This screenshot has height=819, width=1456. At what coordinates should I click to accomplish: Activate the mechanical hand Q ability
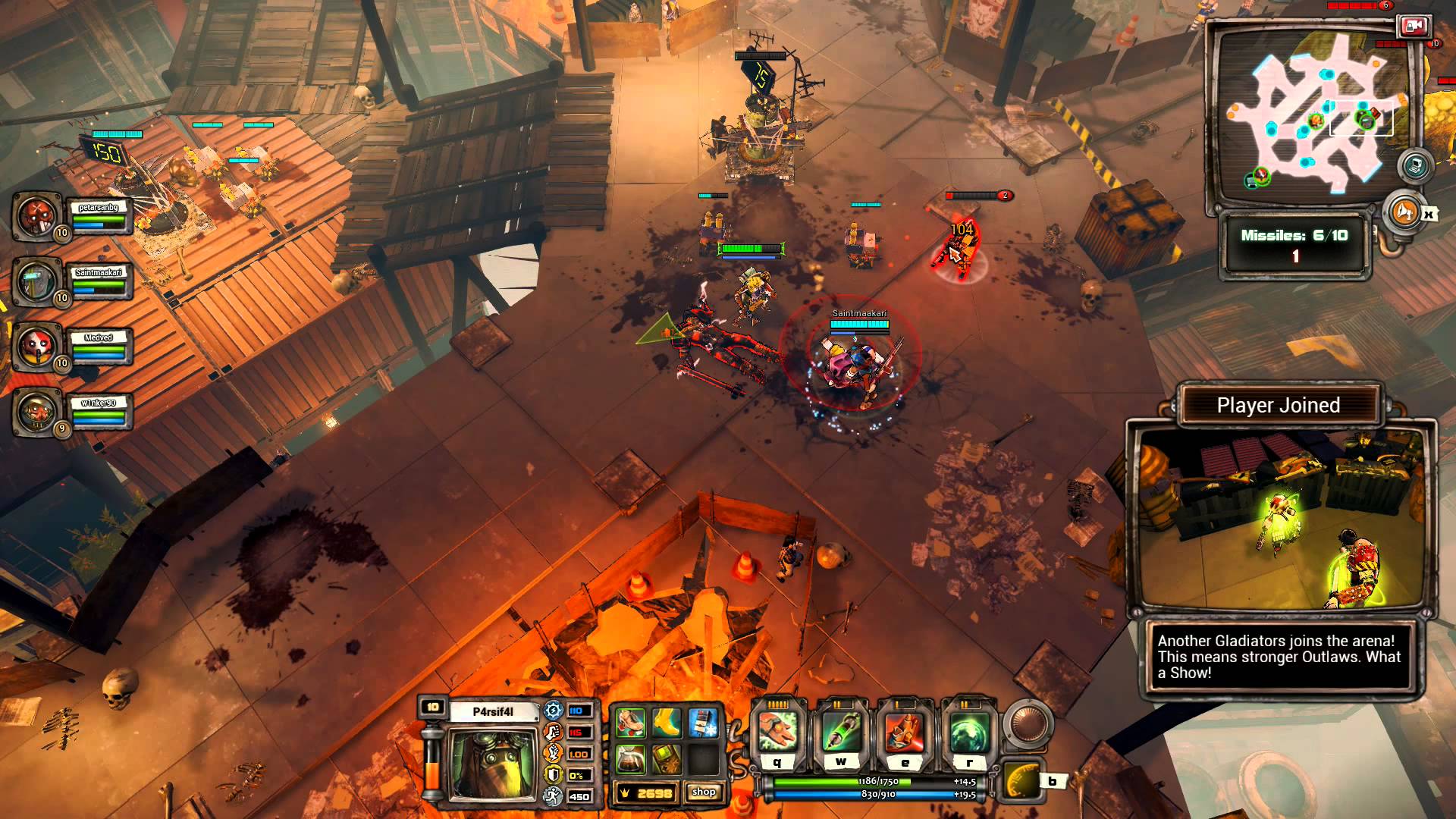tap(778, 732)
